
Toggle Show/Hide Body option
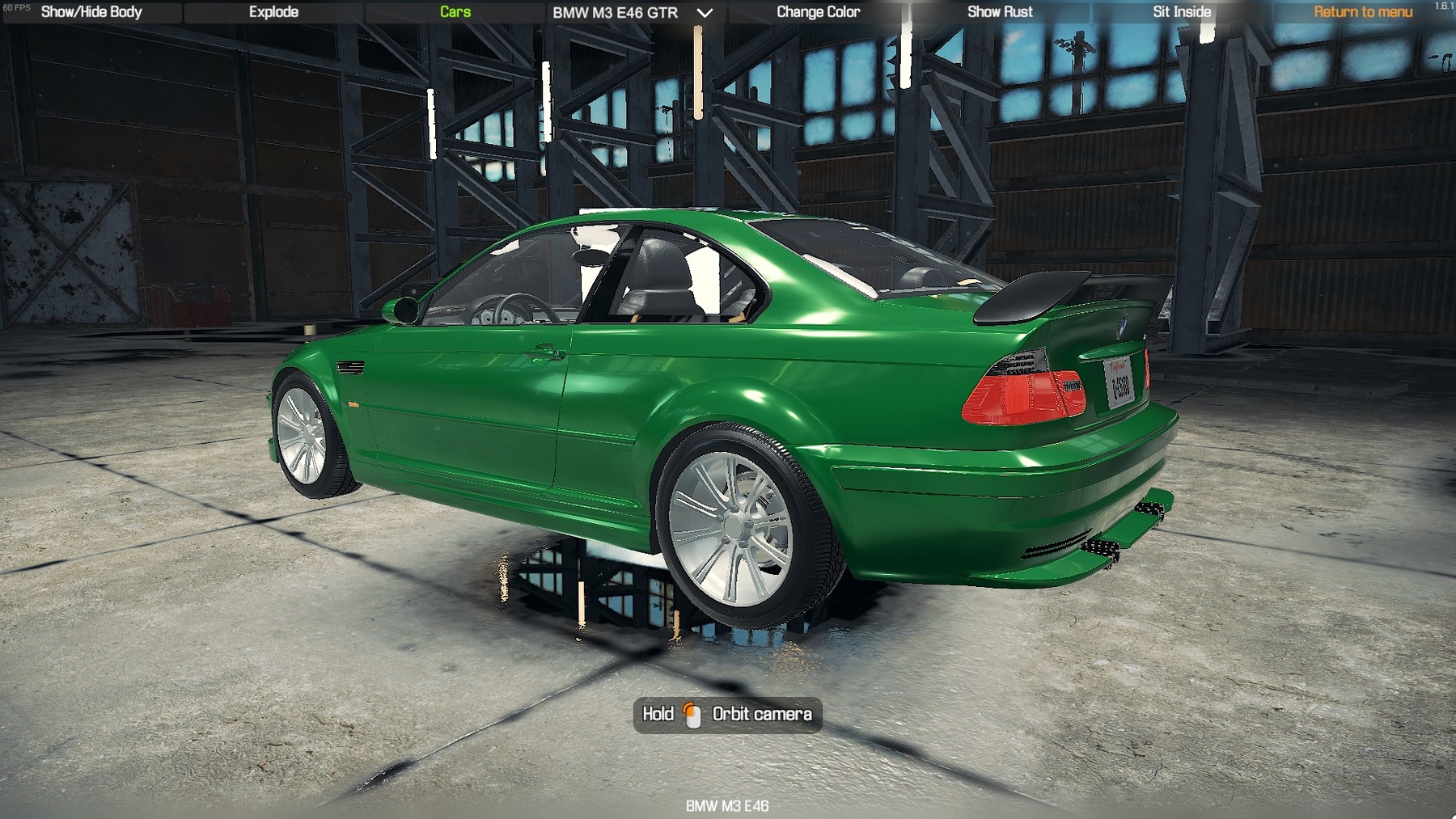pyautogui.click(x=91, y=12)
